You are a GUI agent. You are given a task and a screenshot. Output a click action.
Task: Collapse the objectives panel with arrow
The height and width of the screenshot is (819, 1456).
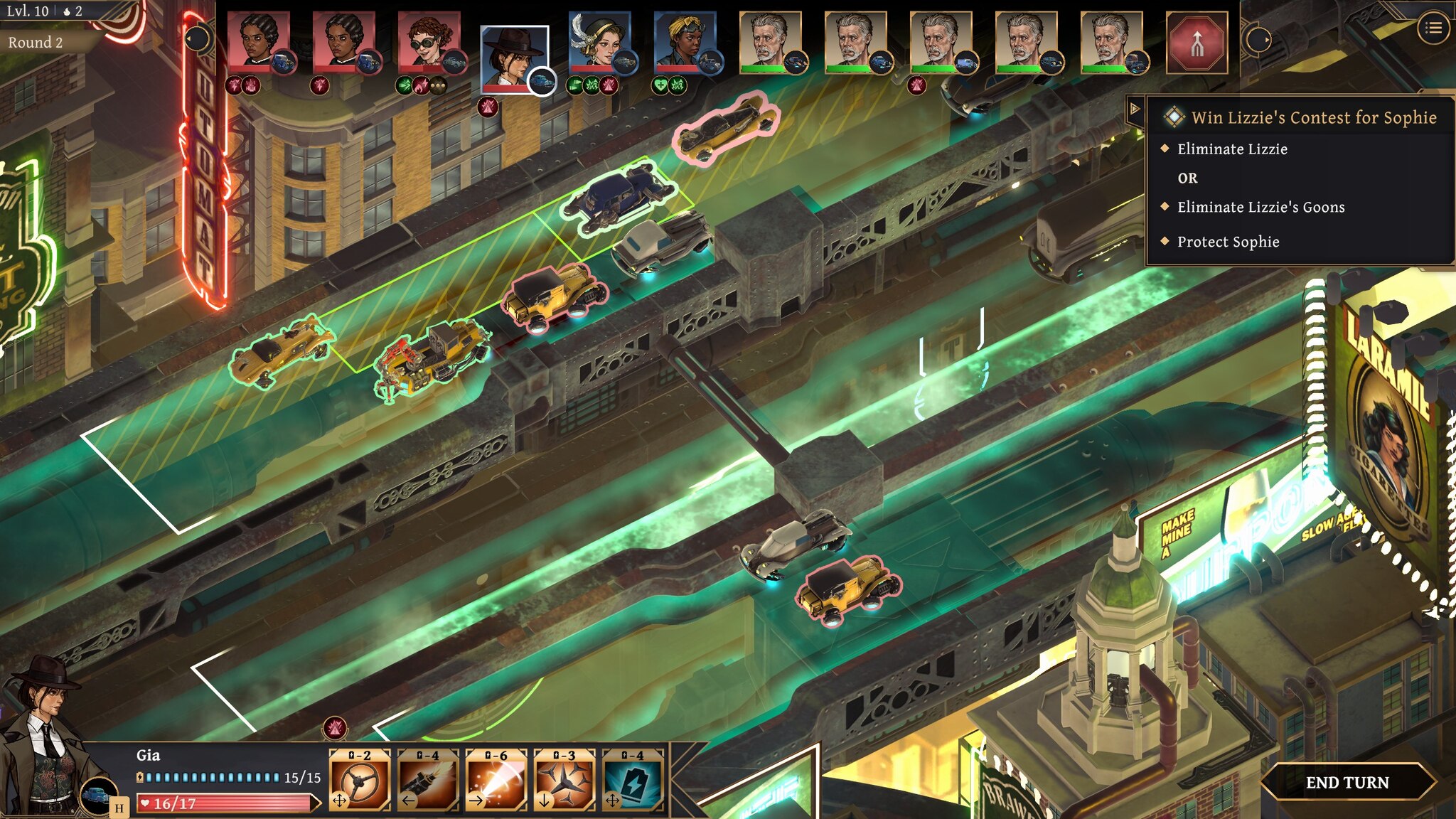(x=1135, y=109)
